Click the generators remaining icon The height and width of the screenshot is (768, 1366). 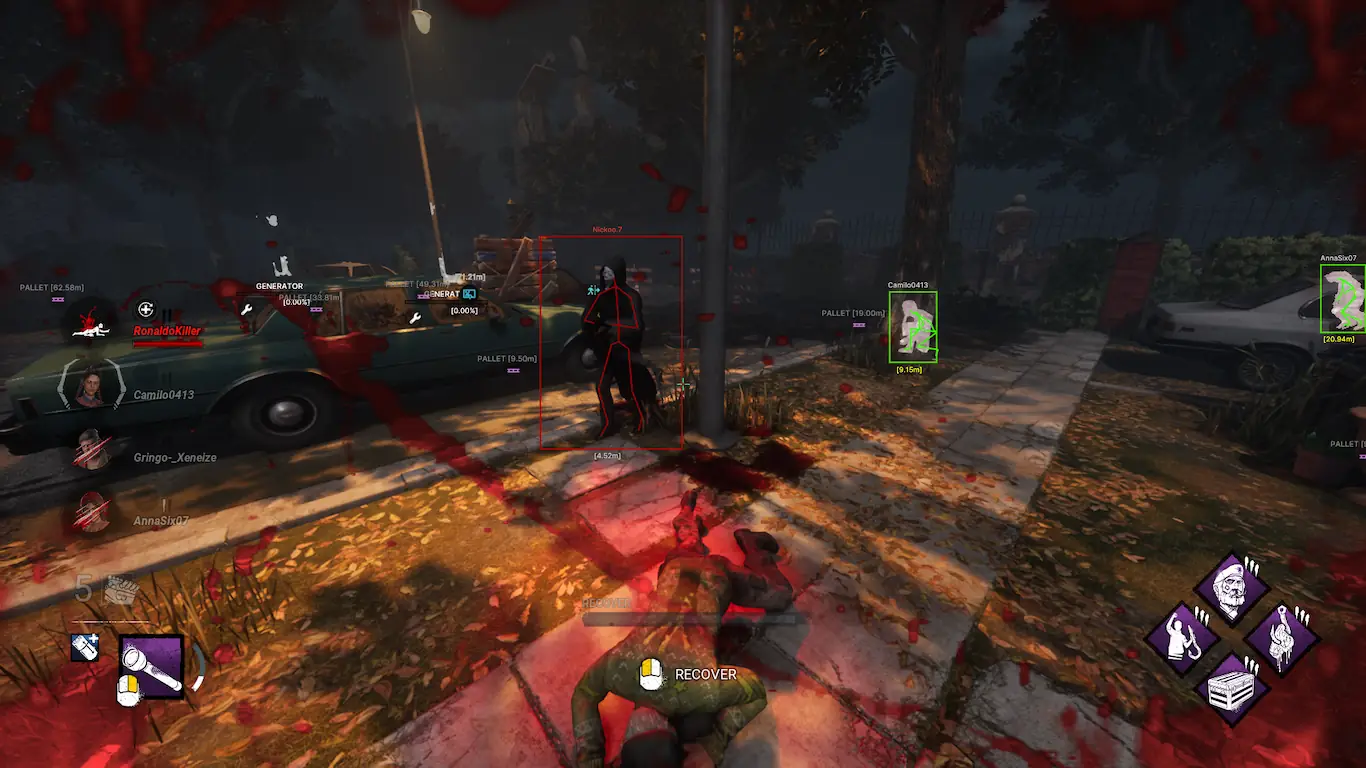(x=120, y=589)
